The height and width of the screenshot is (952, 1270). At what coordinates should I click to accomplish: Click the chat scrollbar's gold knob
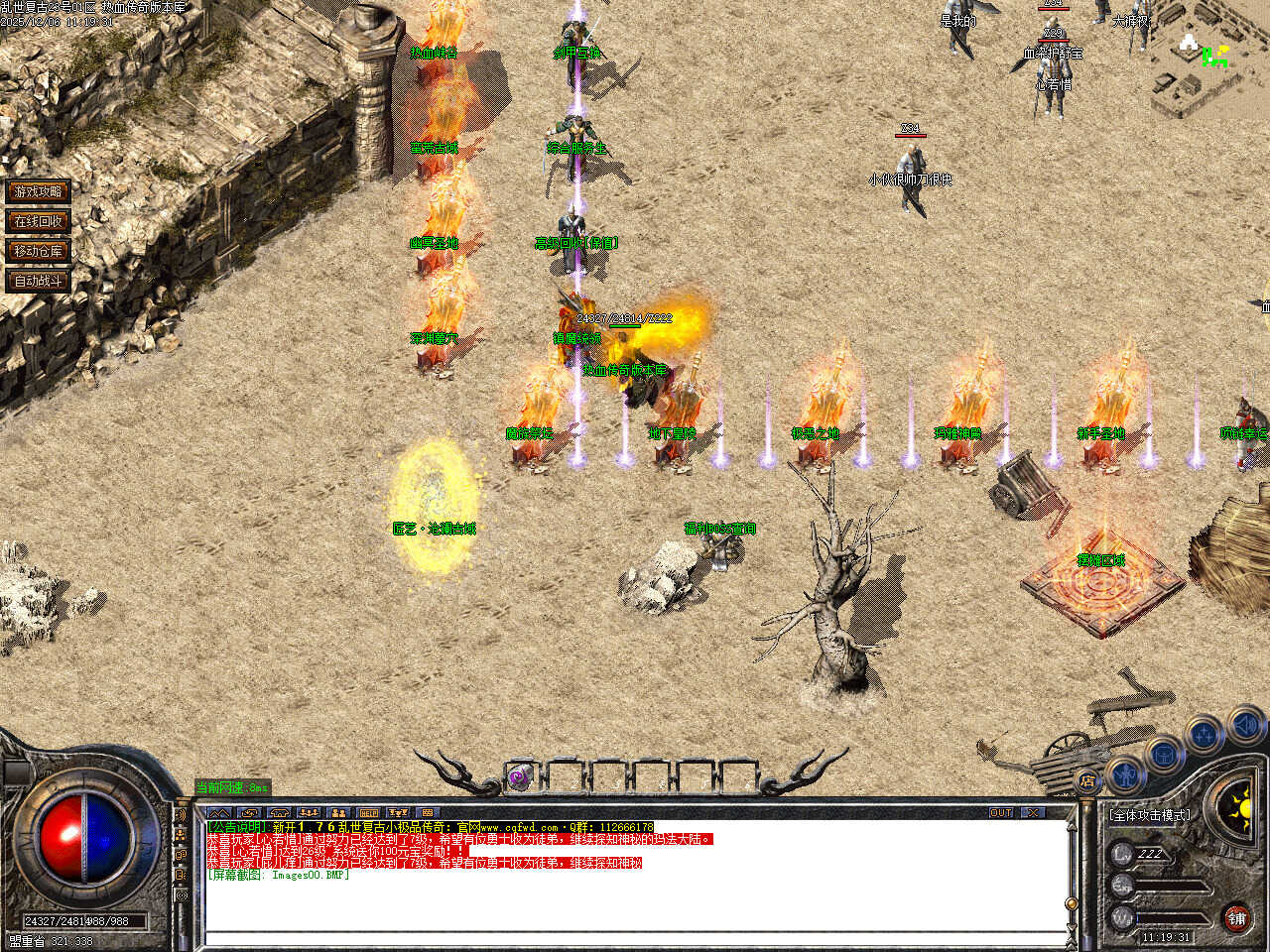coord(1071,903)
